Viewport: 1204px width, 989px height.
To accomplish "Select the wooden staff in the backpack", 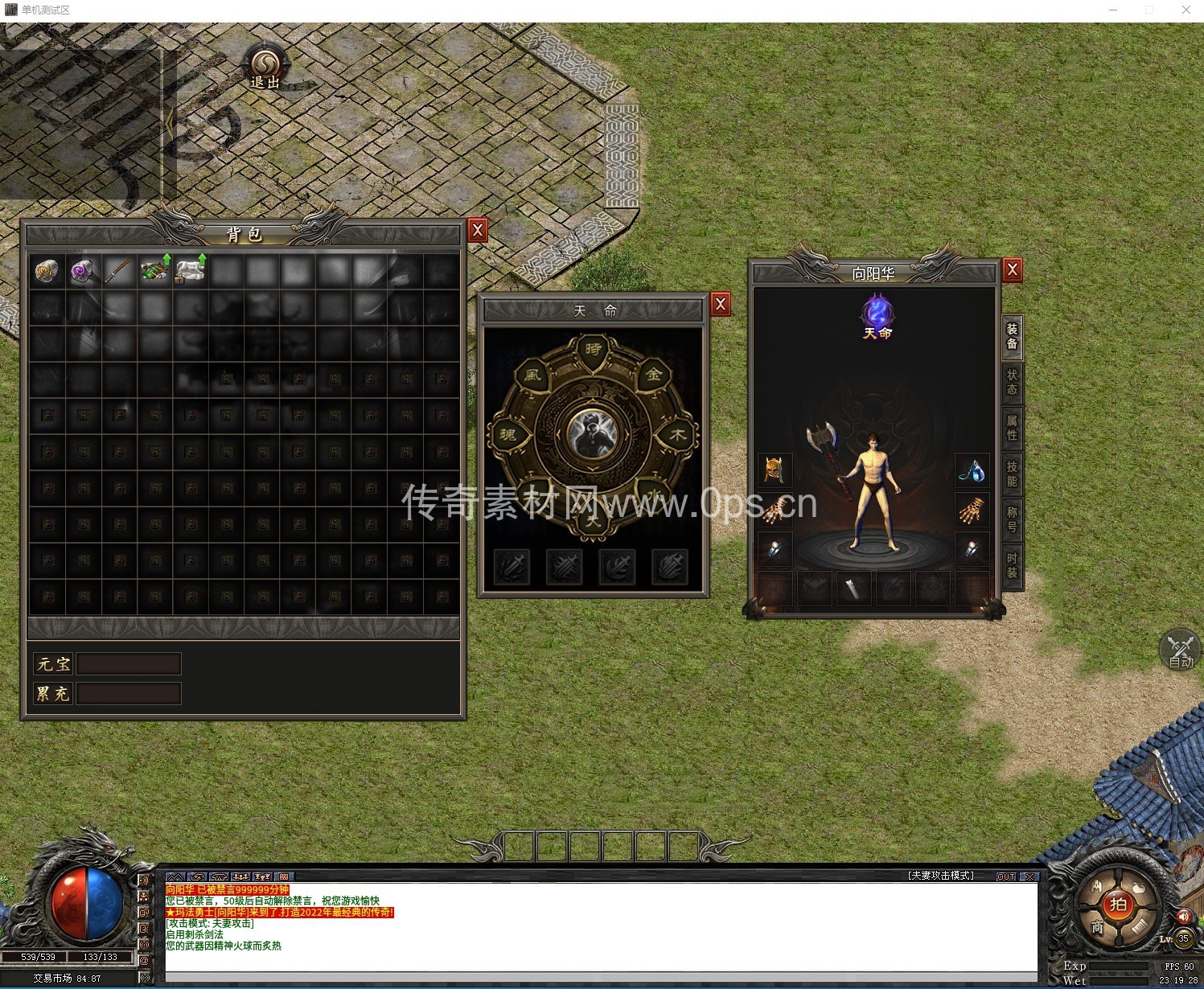I will click(118, 271).
